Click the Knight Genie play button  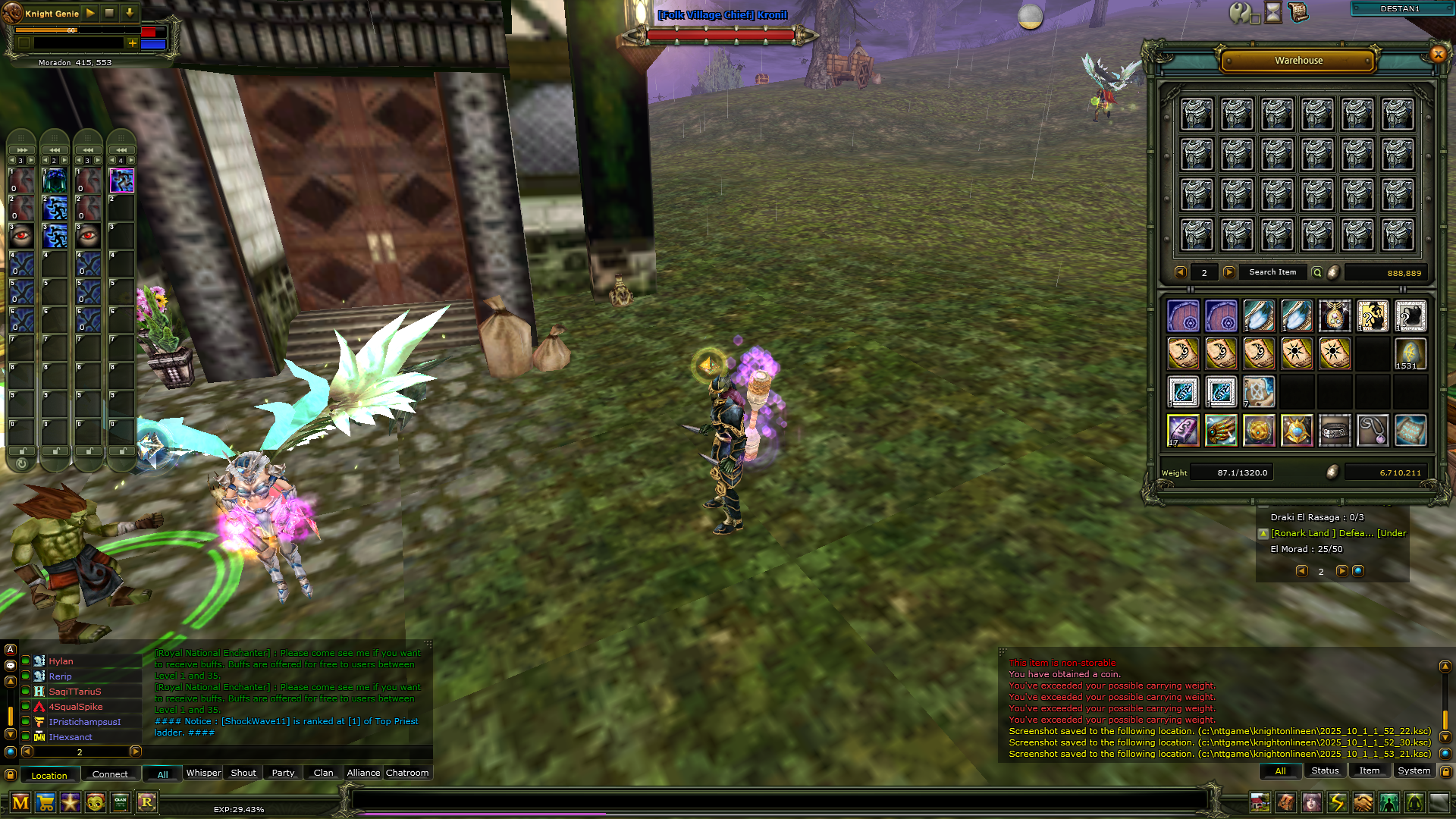(90, 13)
